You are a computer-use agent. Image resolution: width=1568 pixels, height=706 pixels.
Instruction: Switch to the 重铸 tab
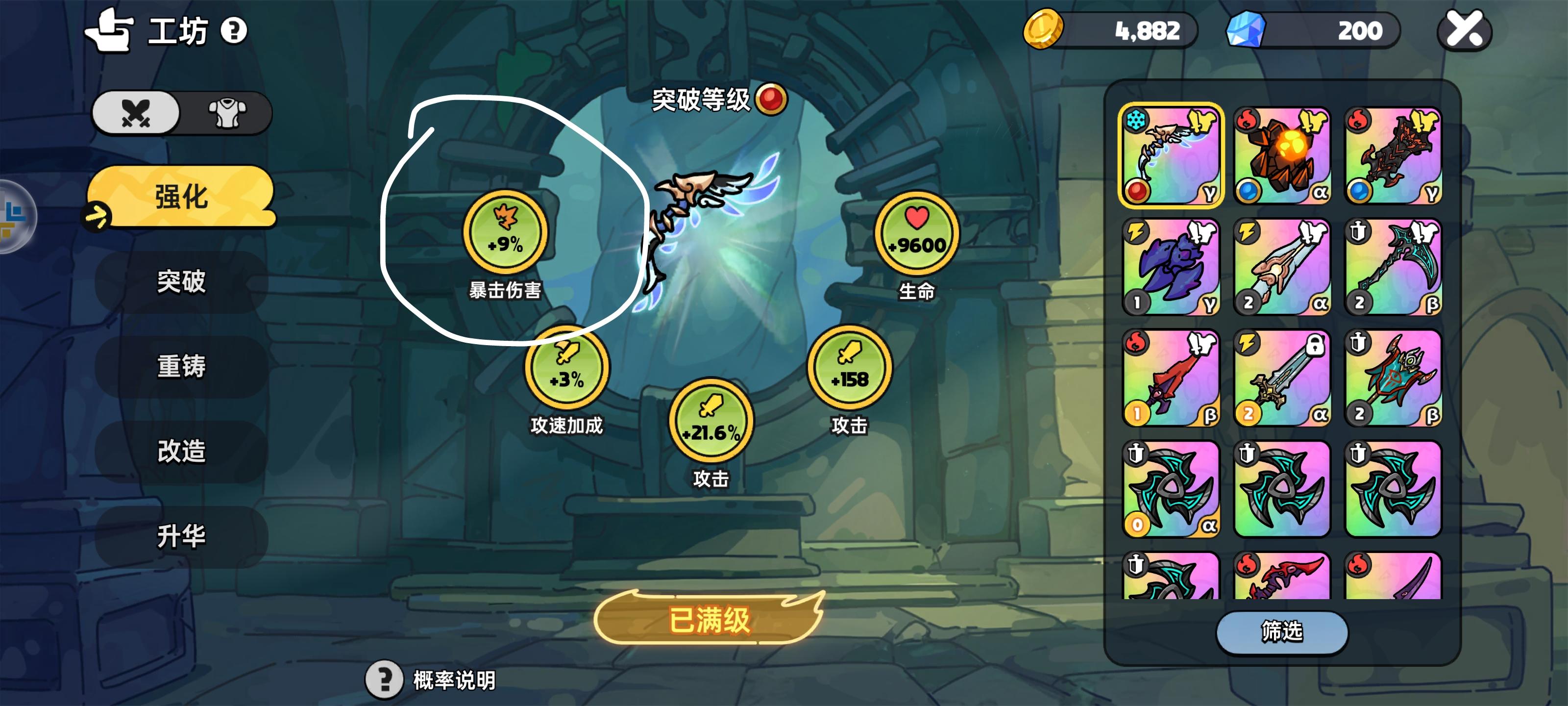(x=181, y=368)
